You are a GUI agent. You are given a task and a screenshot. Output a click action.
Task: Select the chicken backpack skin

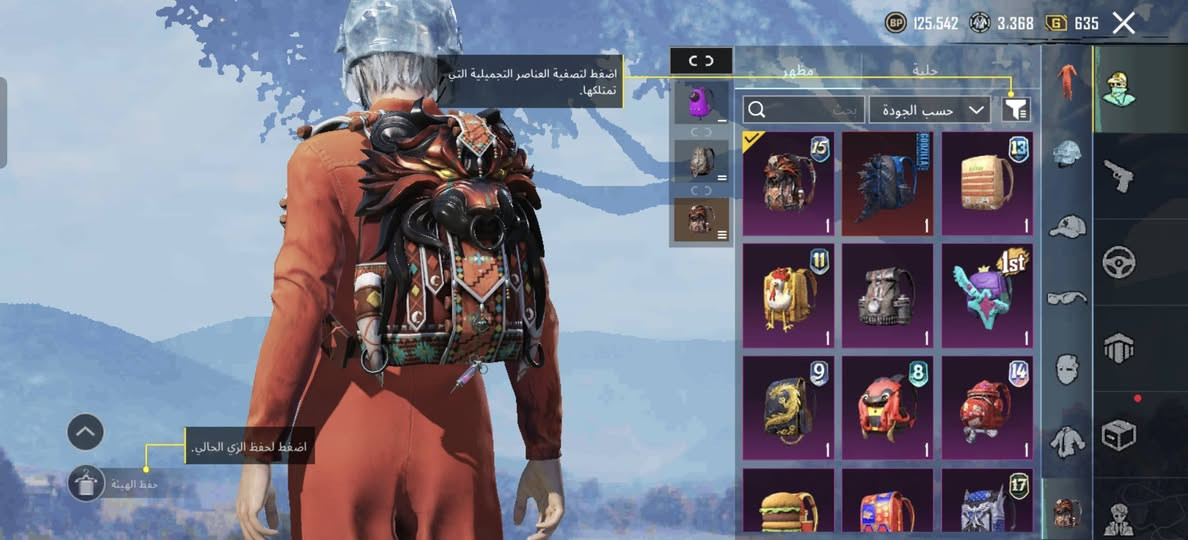(788, 295)
